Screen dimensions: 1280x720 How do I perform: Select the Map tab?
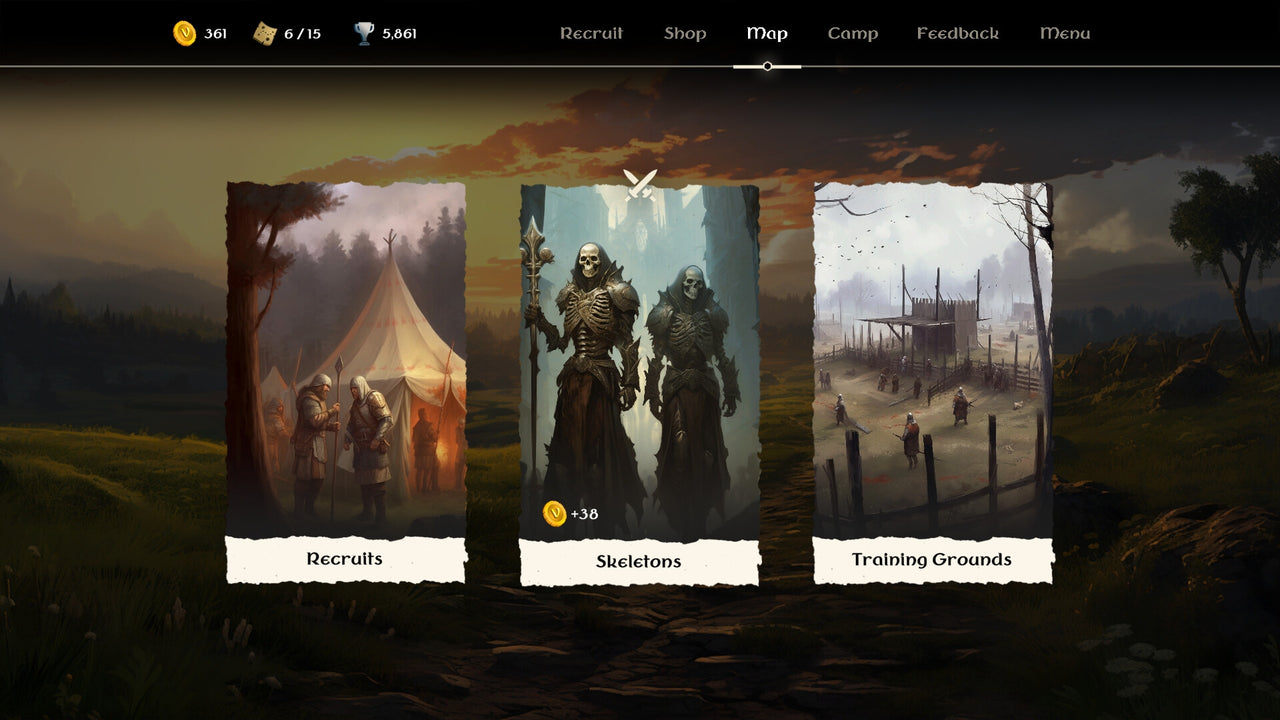pyautogui.click(x=766, y=33)
